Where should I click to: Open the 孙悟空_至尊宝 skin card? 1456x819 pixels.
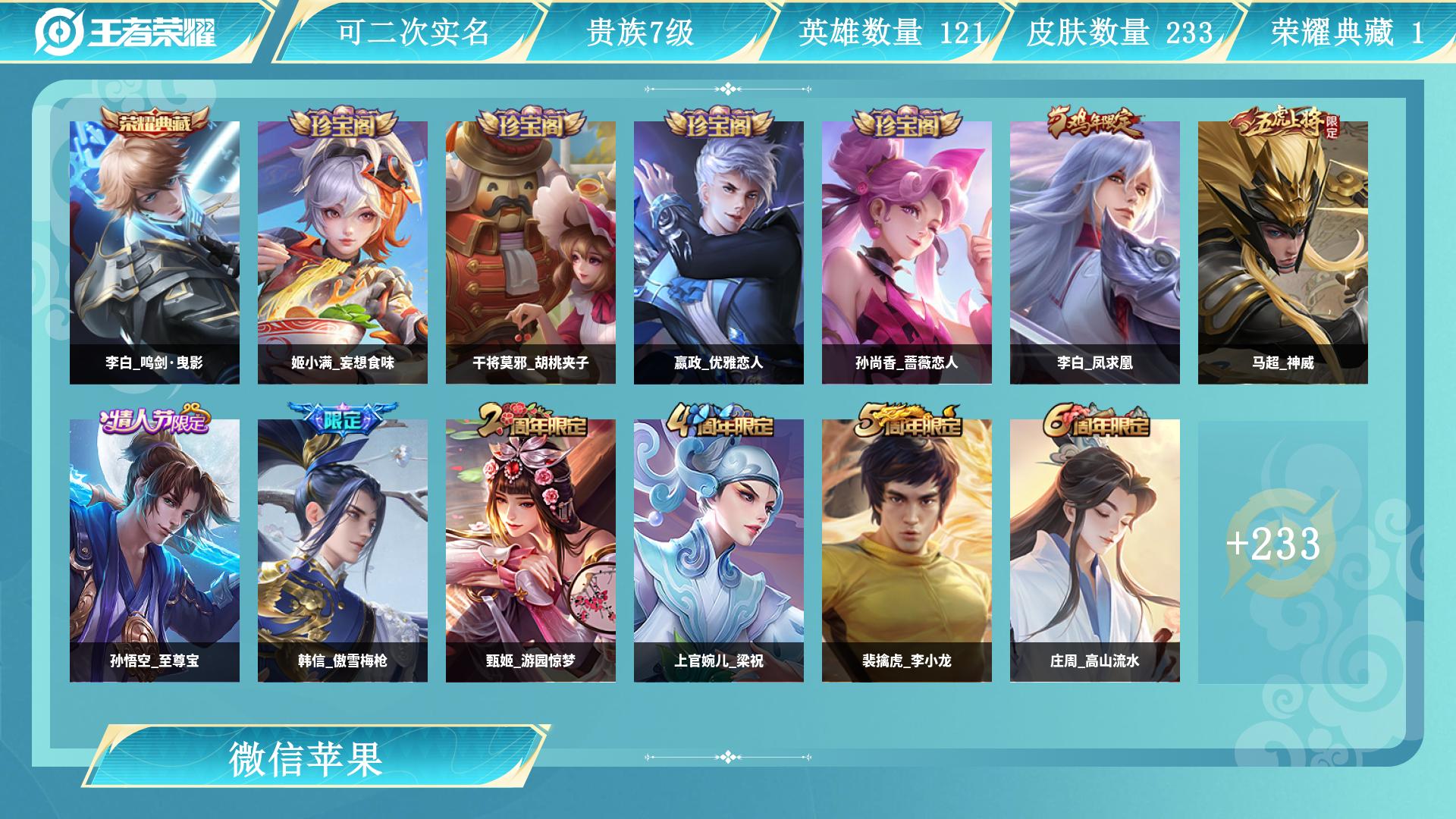(155, 550)
